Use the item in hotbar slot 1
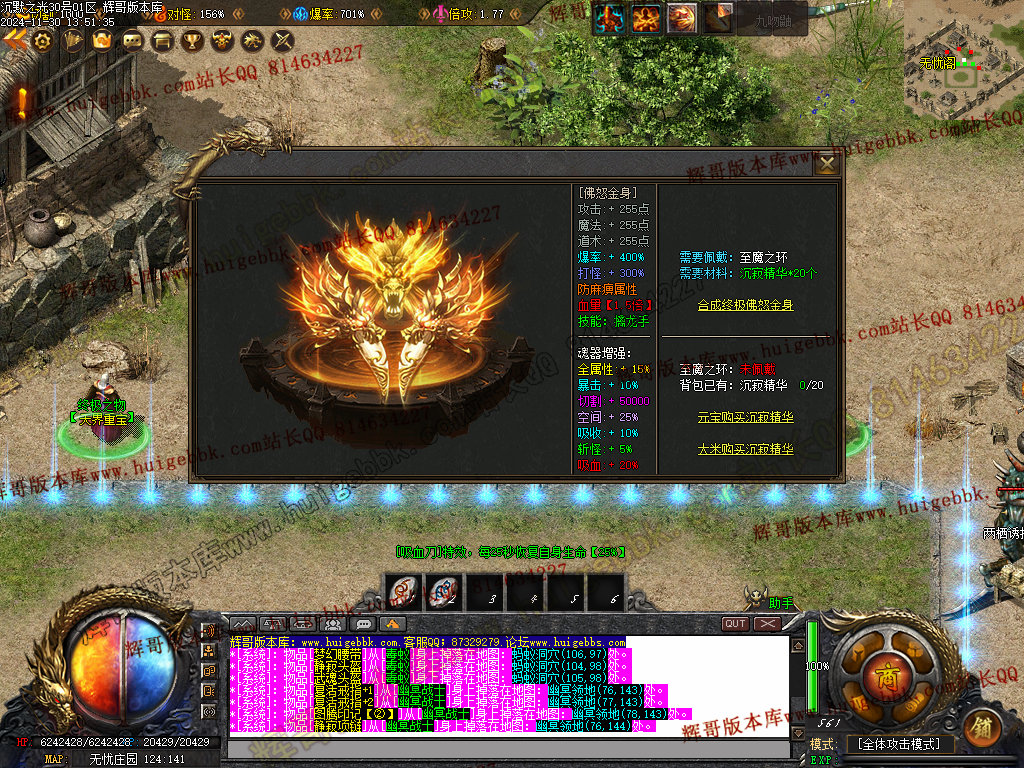Image resolution: width=1024 pixels, height=768 pixels. click(x=404, y=594)
